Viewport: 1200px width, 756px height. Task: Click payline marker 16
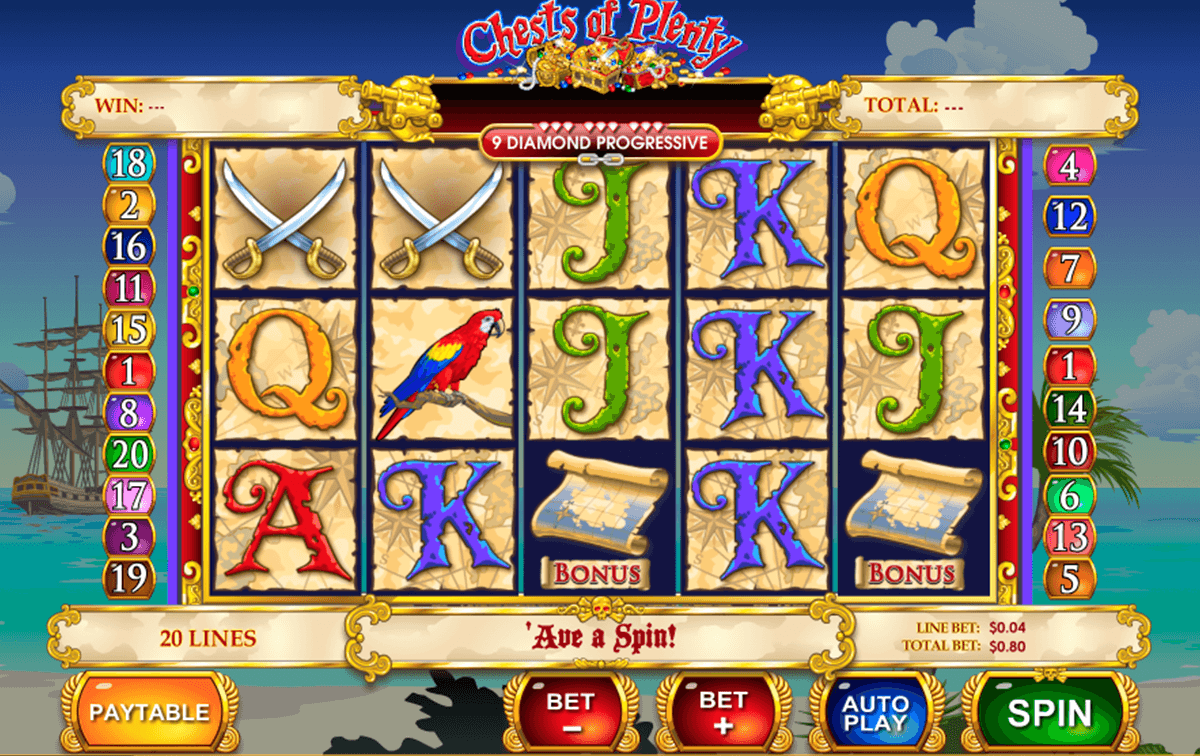point(130,246)
